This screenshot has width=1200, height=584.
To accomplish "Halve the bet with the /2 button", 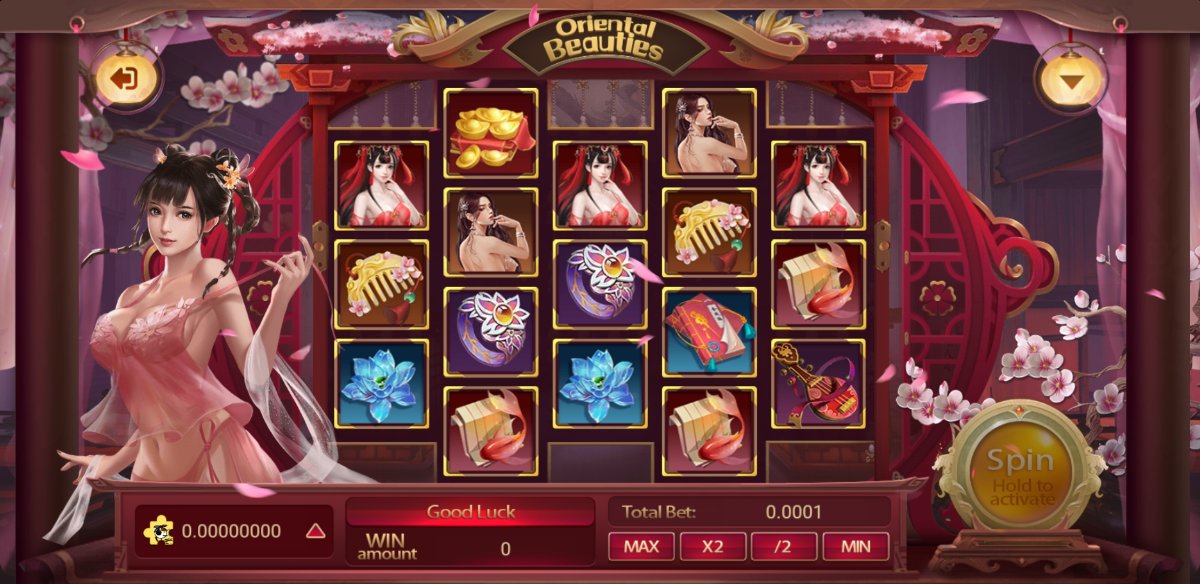I will [783, 546].
